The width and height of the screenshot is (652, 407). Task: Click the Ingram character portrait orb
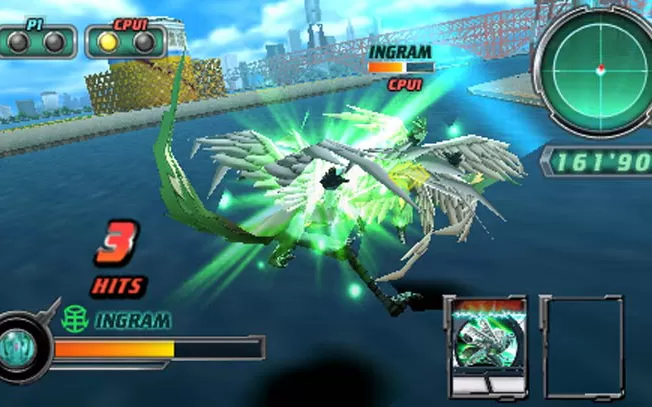[x=20, y=347]
